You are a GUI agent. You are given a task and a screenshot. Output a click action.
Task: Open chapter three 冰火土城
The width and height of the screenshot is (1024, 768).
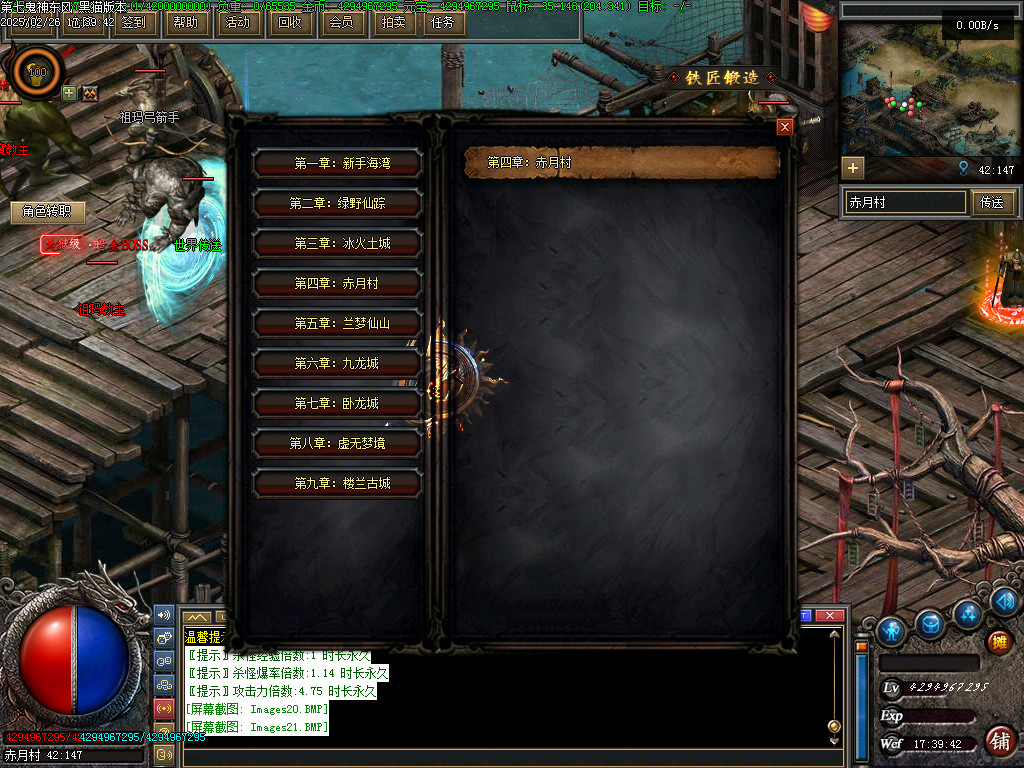pyautogui.click(x=337, y=243)
